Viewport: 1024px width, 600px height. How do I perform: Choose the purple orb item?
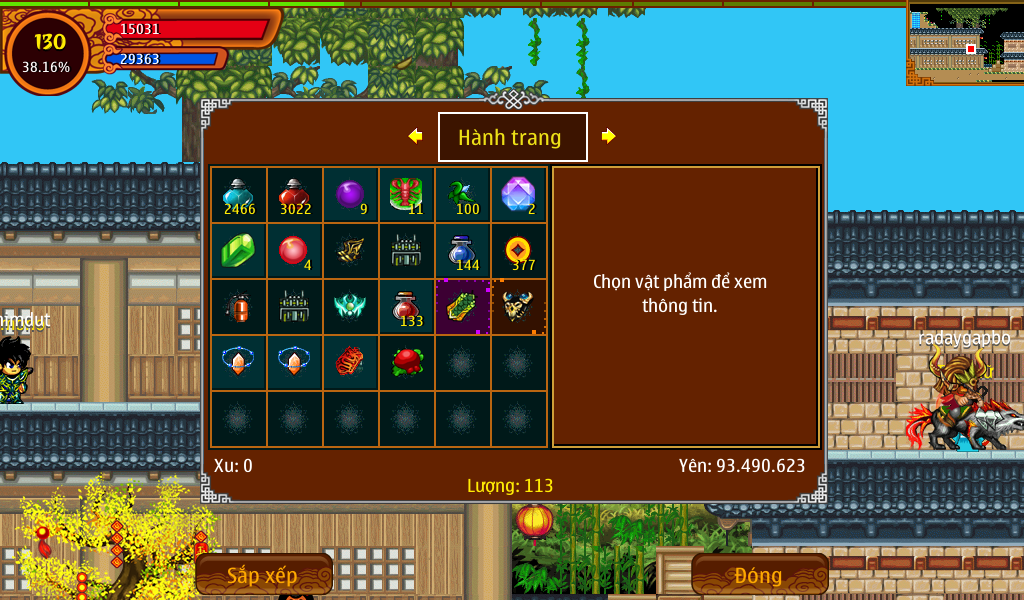click(x=350, y=195)
